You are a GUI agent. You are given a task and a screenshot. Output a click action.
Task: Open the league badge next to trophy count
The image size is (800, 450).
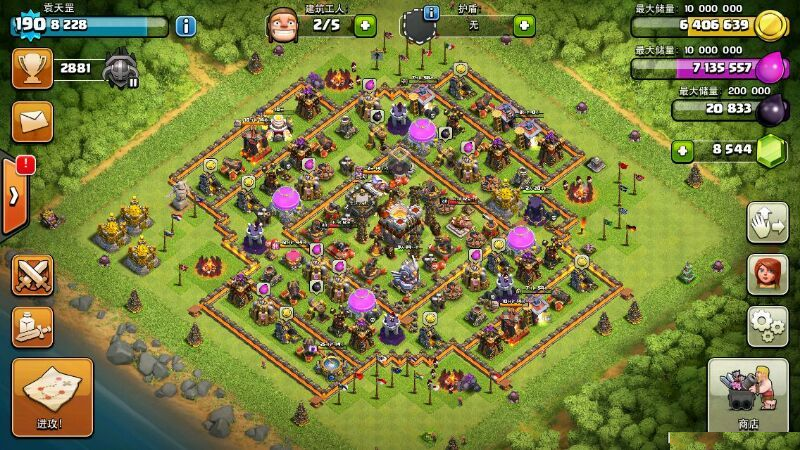pyautogui.click(x=121, y=68)
